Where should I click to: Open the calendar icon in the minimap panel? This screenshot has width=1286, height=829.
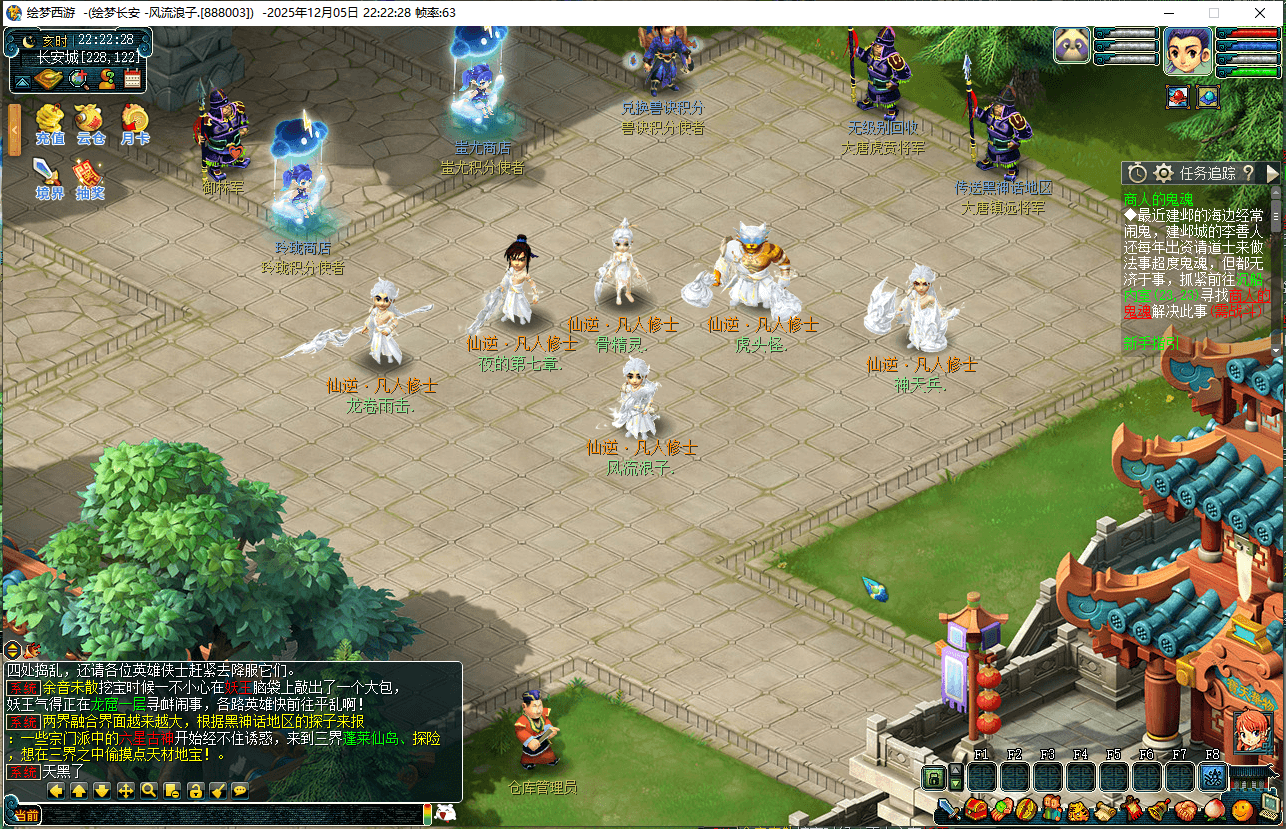[x=132, y=79]
